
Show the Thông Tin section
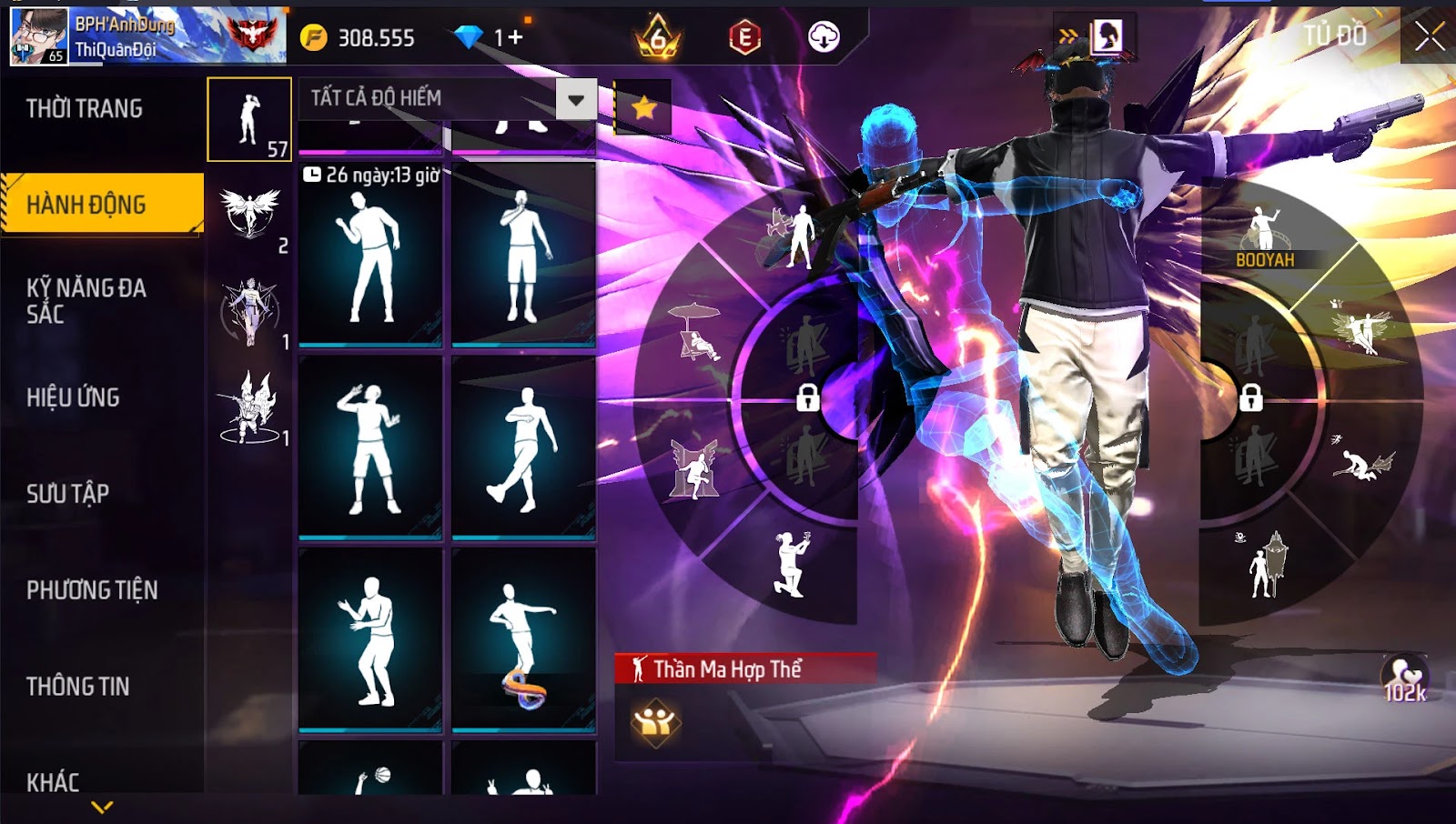(77, 687)
